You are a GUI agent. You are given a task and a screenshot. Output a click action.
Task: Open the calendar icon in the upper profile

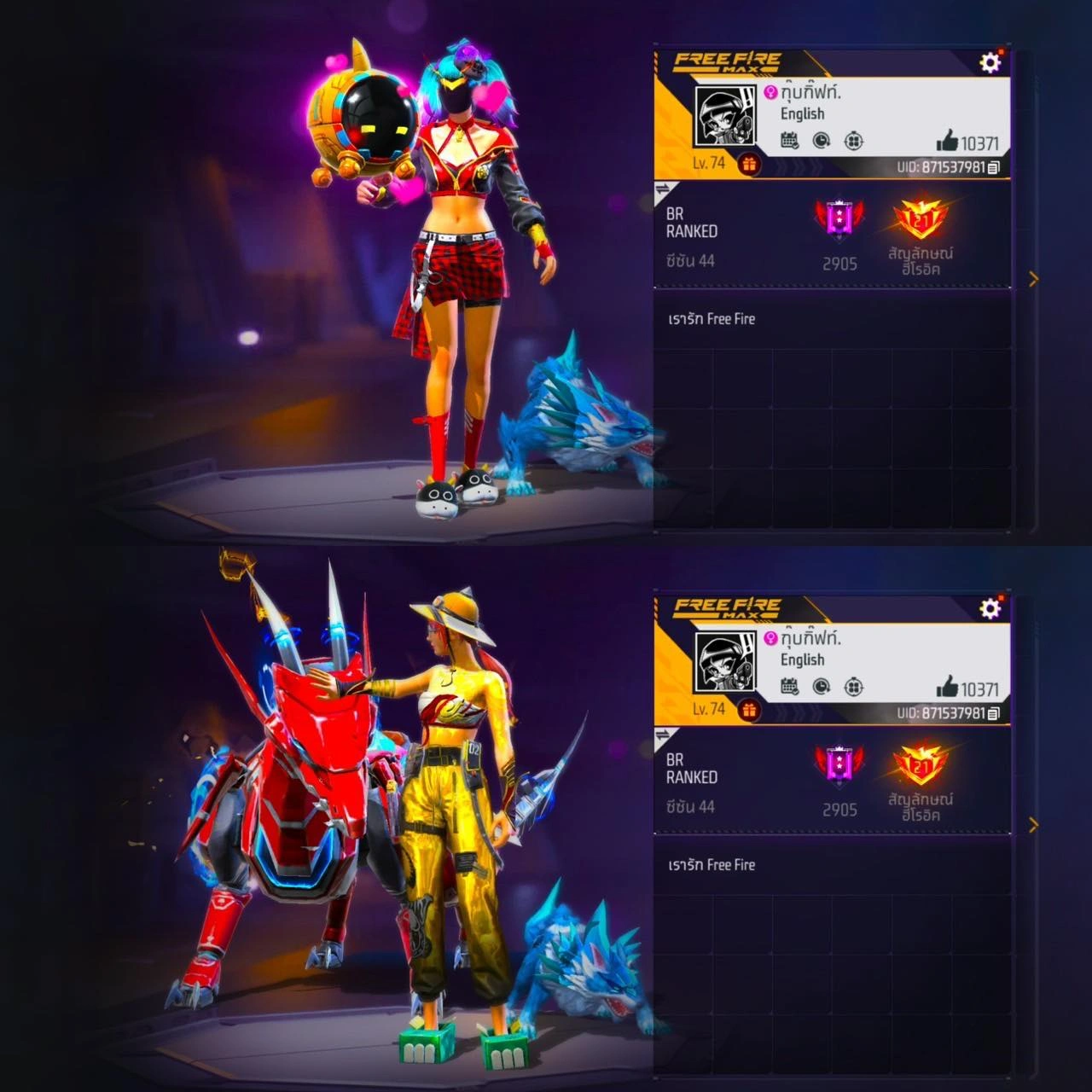pyautogui.click(x=790, y=141)
